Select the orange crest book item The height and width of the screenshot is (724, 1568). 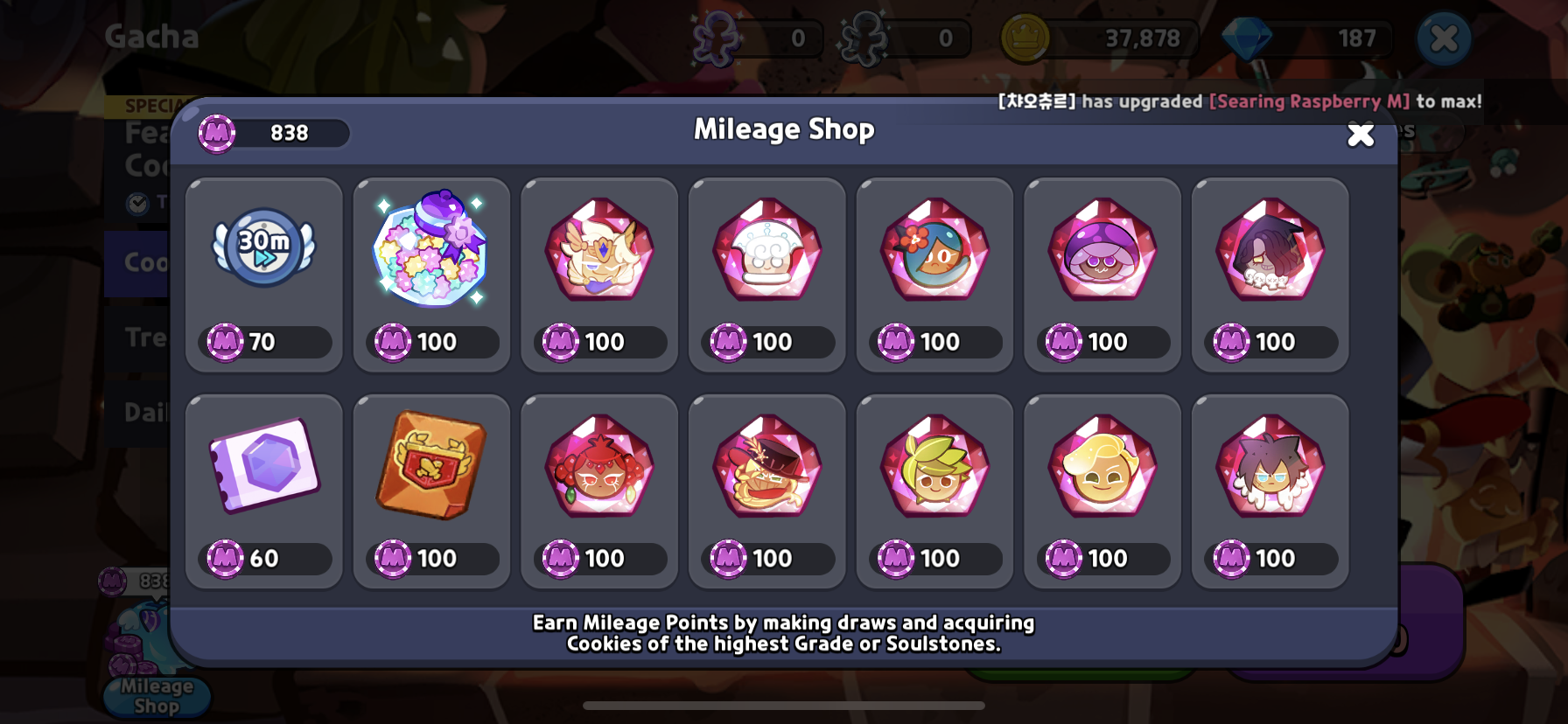pyautogui.click(x=431, y=491)
